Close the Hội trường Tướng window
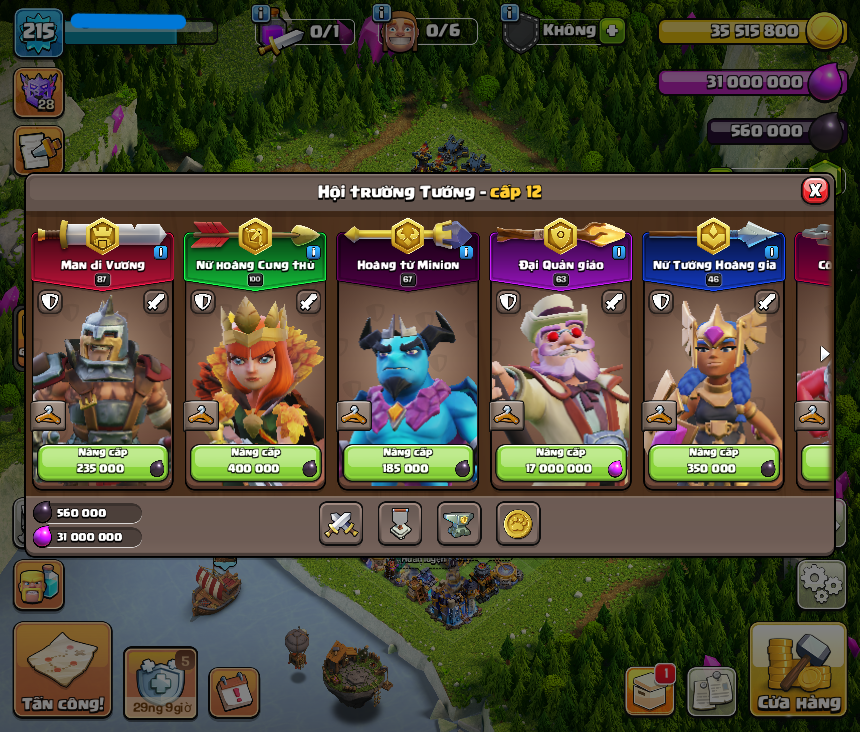 [815, 190]
